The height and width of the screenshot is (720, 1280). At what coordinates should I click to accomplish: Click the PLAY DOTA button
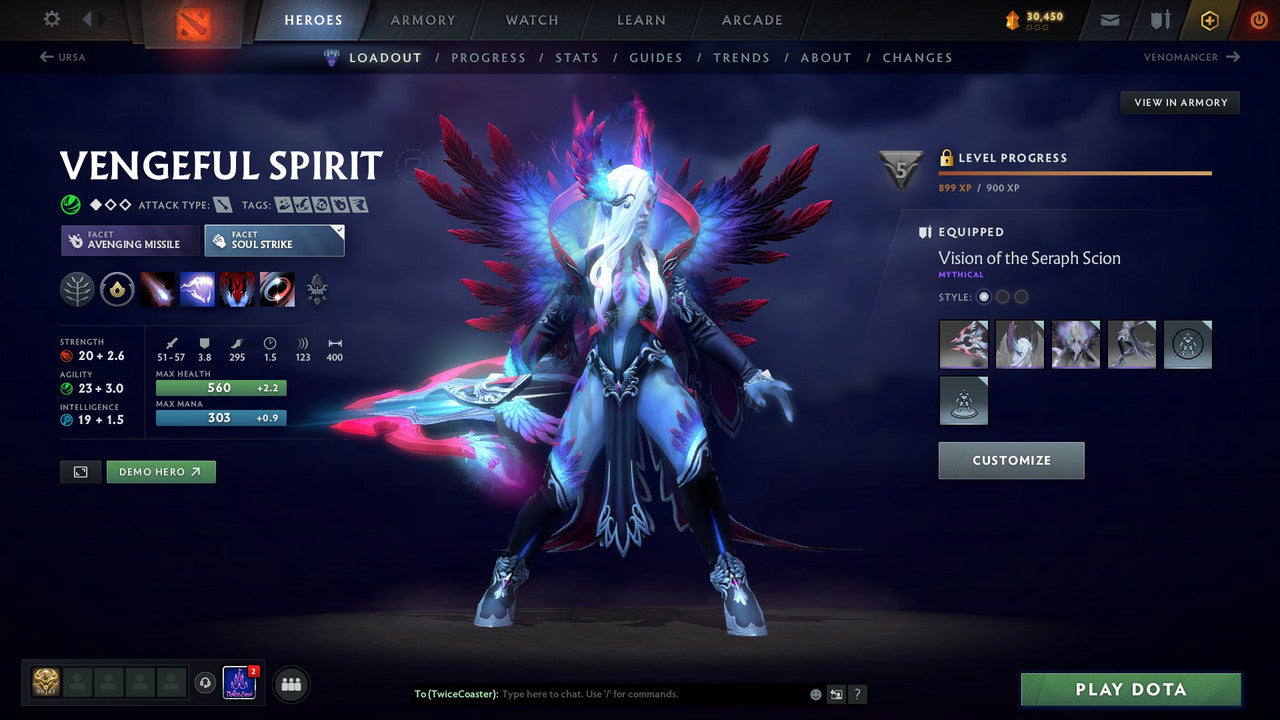[x=1129, y=689]
